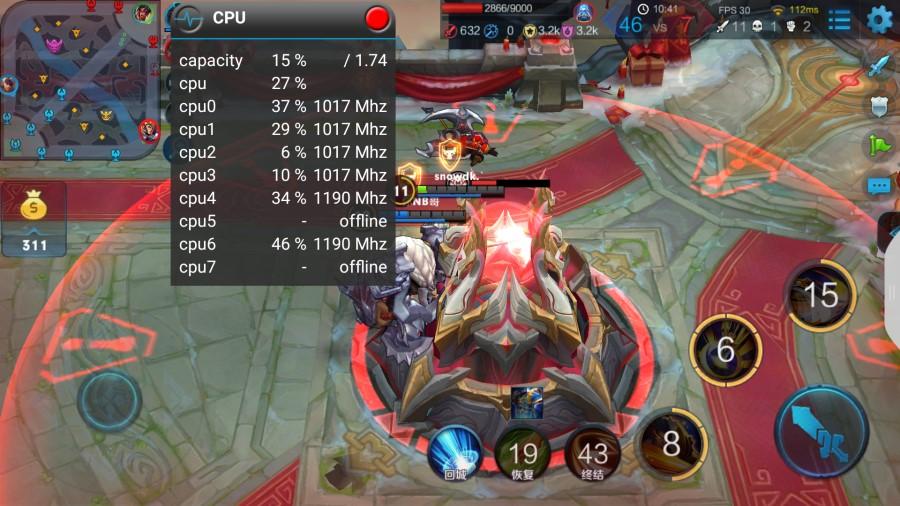Click the red record button on CPU overlay
The image size is (900, 506).
pos(377,18)
